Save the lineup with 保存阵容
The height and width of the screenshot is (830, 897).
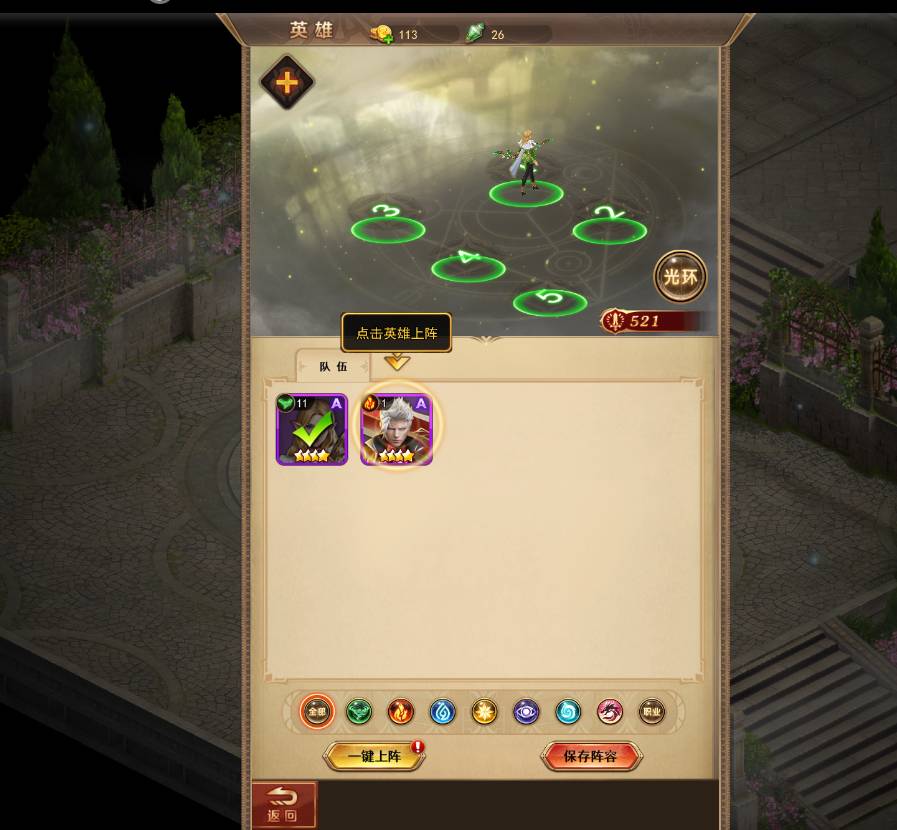click(590, 756)
